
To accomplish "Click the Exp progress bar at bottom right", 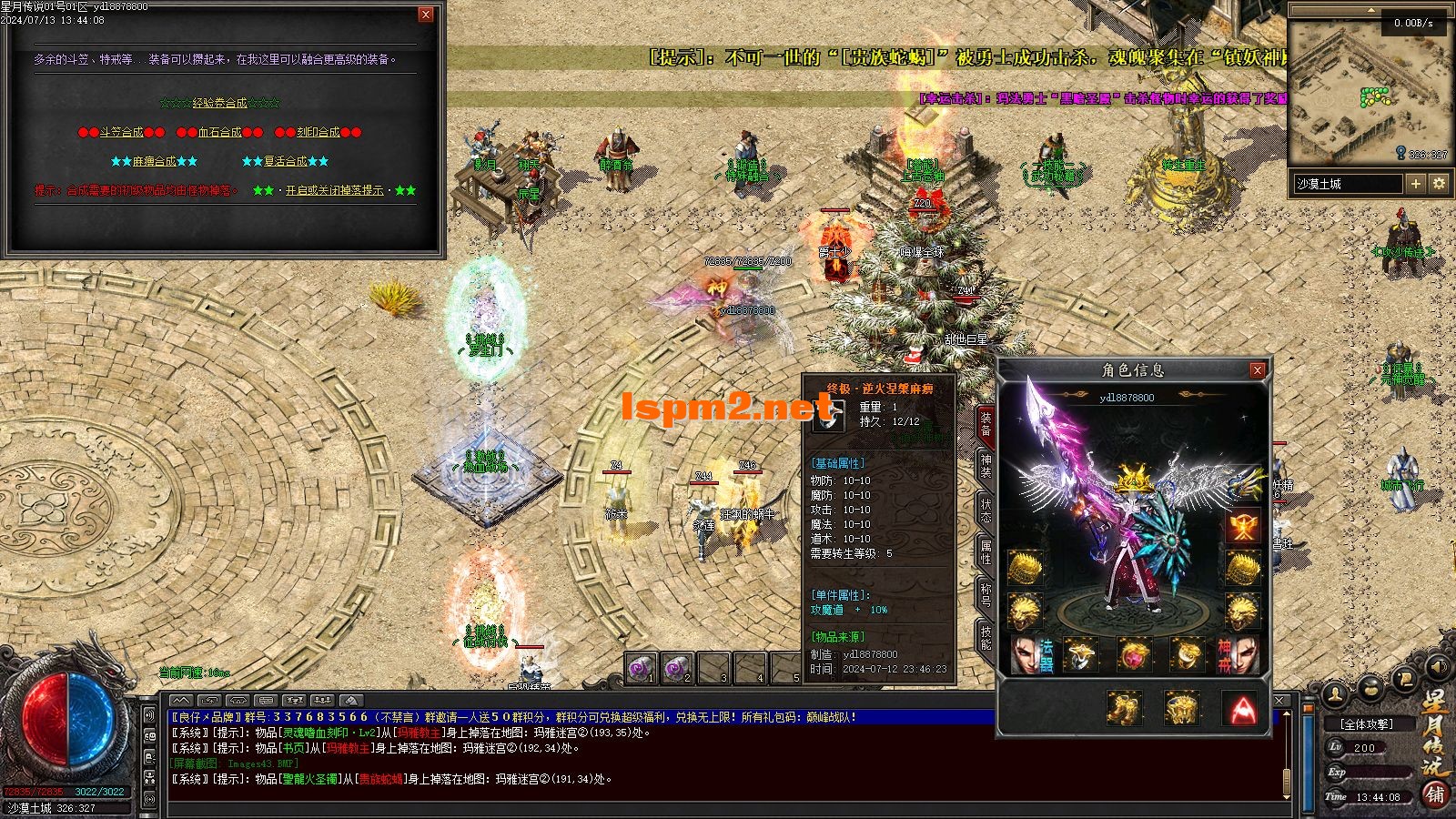I will tap(1381, 771).
